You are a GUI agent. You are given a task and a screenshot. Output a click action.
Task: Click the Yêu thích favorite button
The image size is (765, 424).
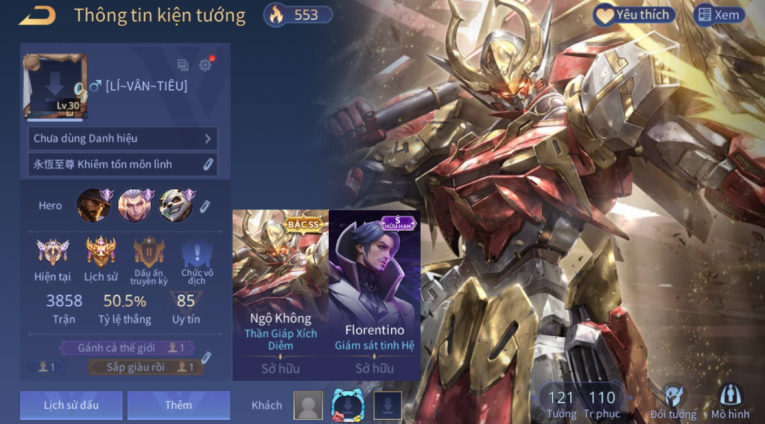click(634, 15)
